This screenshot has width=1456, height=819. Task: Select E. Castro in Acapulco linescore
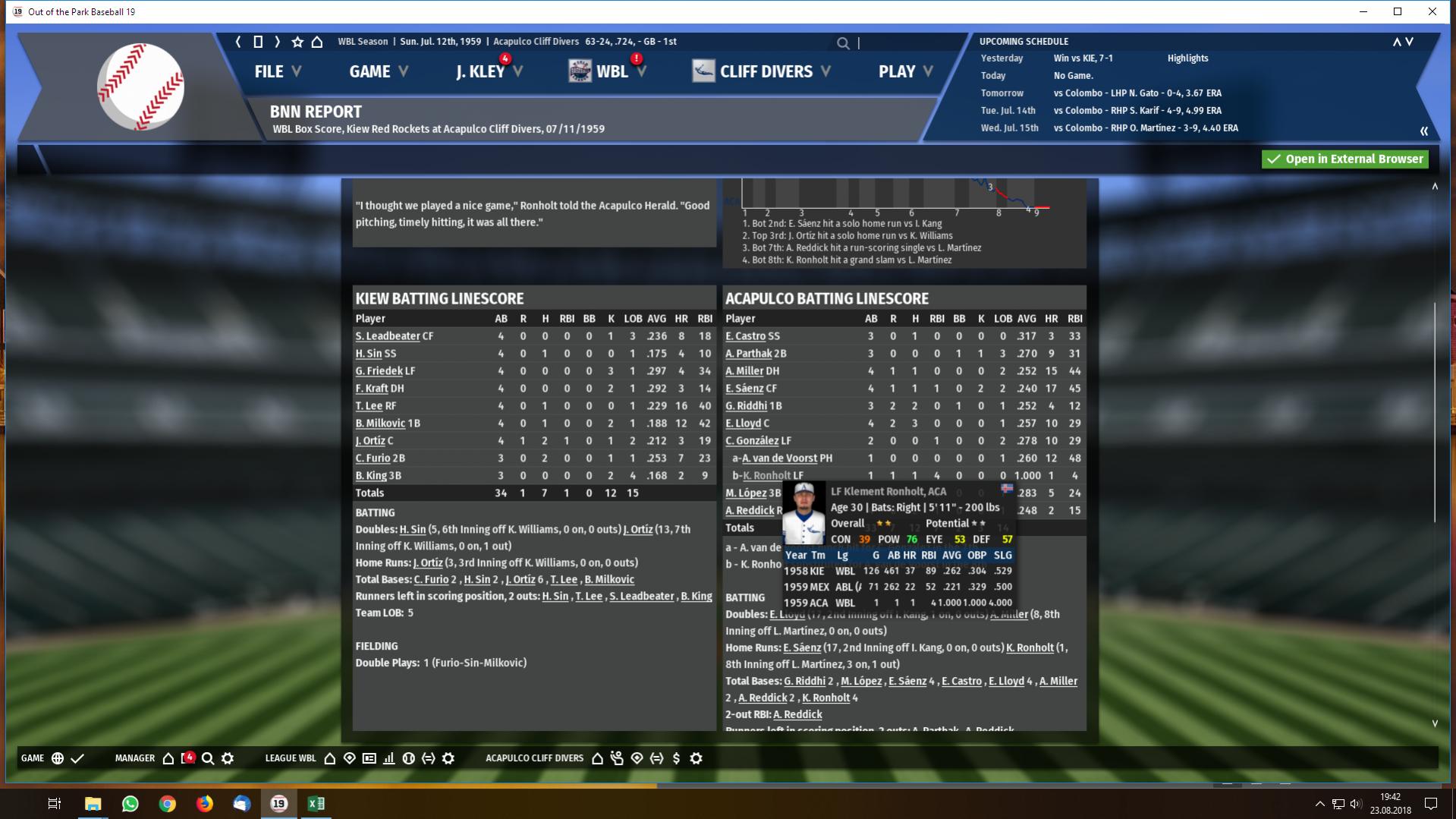(745, 336)
